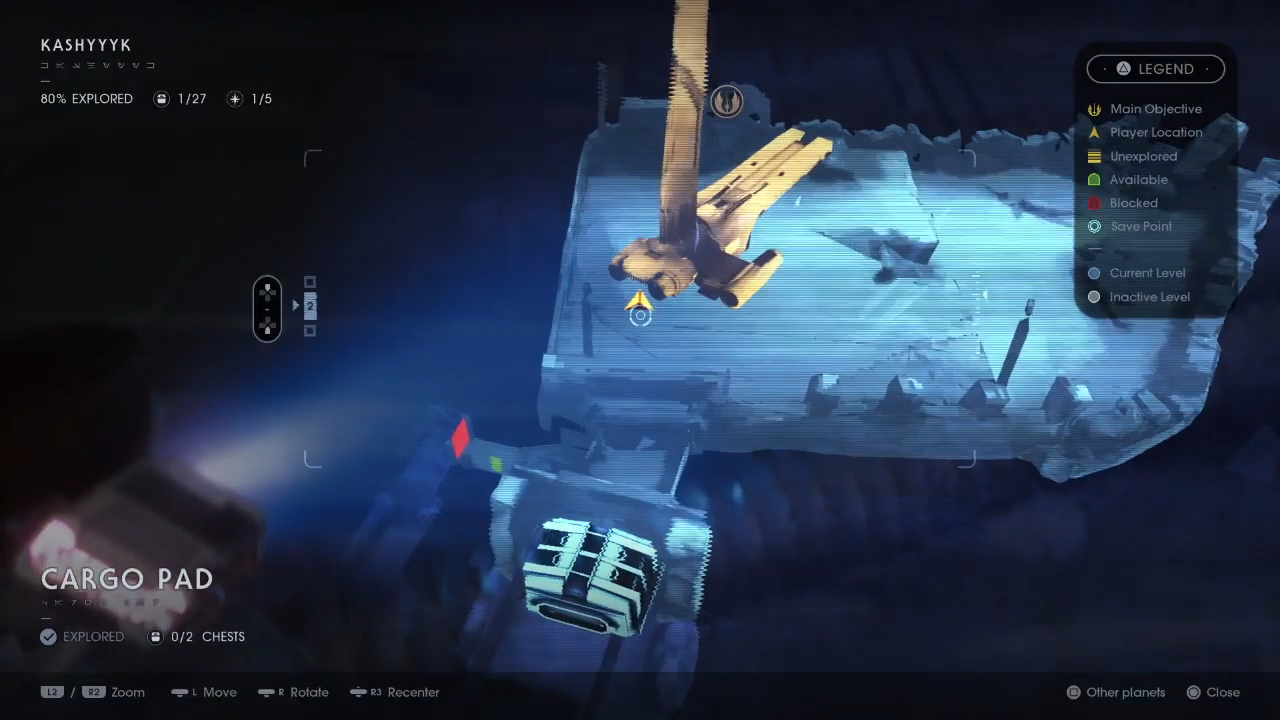Click the Main Objective icon in the legend
The width and height of the screenshot is (1280, 720).
click(x=1094, y=109)
